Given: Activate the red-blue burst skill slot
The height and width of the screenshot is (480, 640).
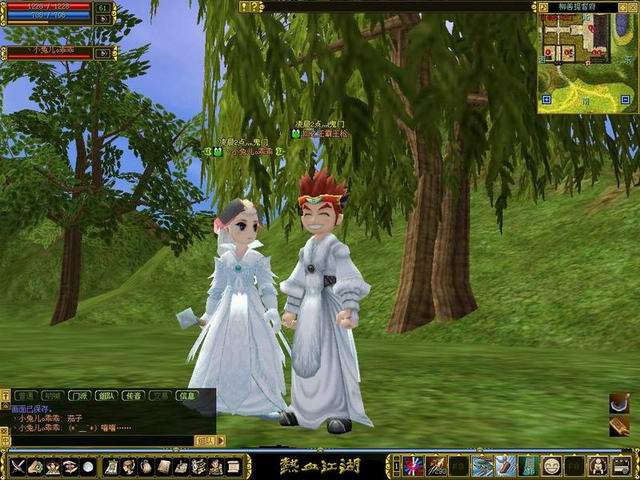Looking at the screenshot, I should (x=413, y=466).
